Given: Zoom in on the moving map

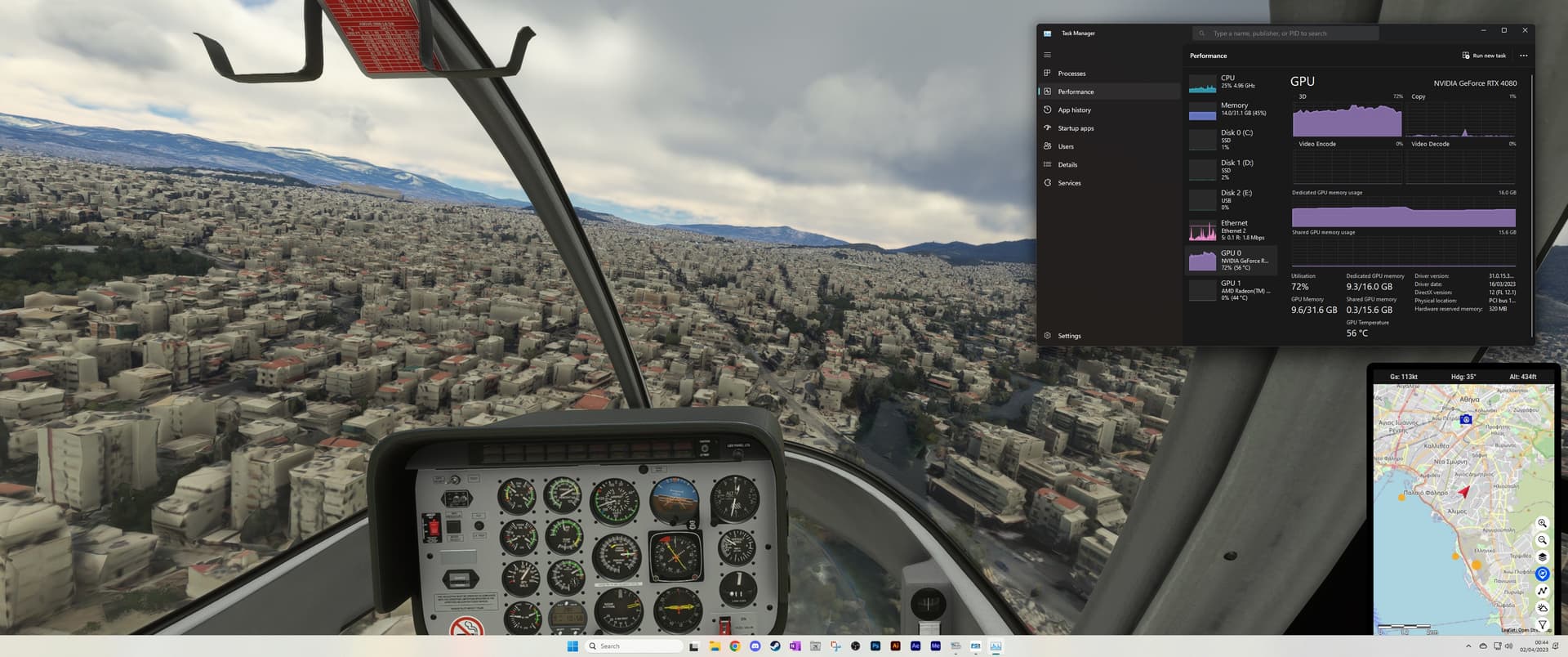Looking at the screenshot, I should pos(1543,523).
